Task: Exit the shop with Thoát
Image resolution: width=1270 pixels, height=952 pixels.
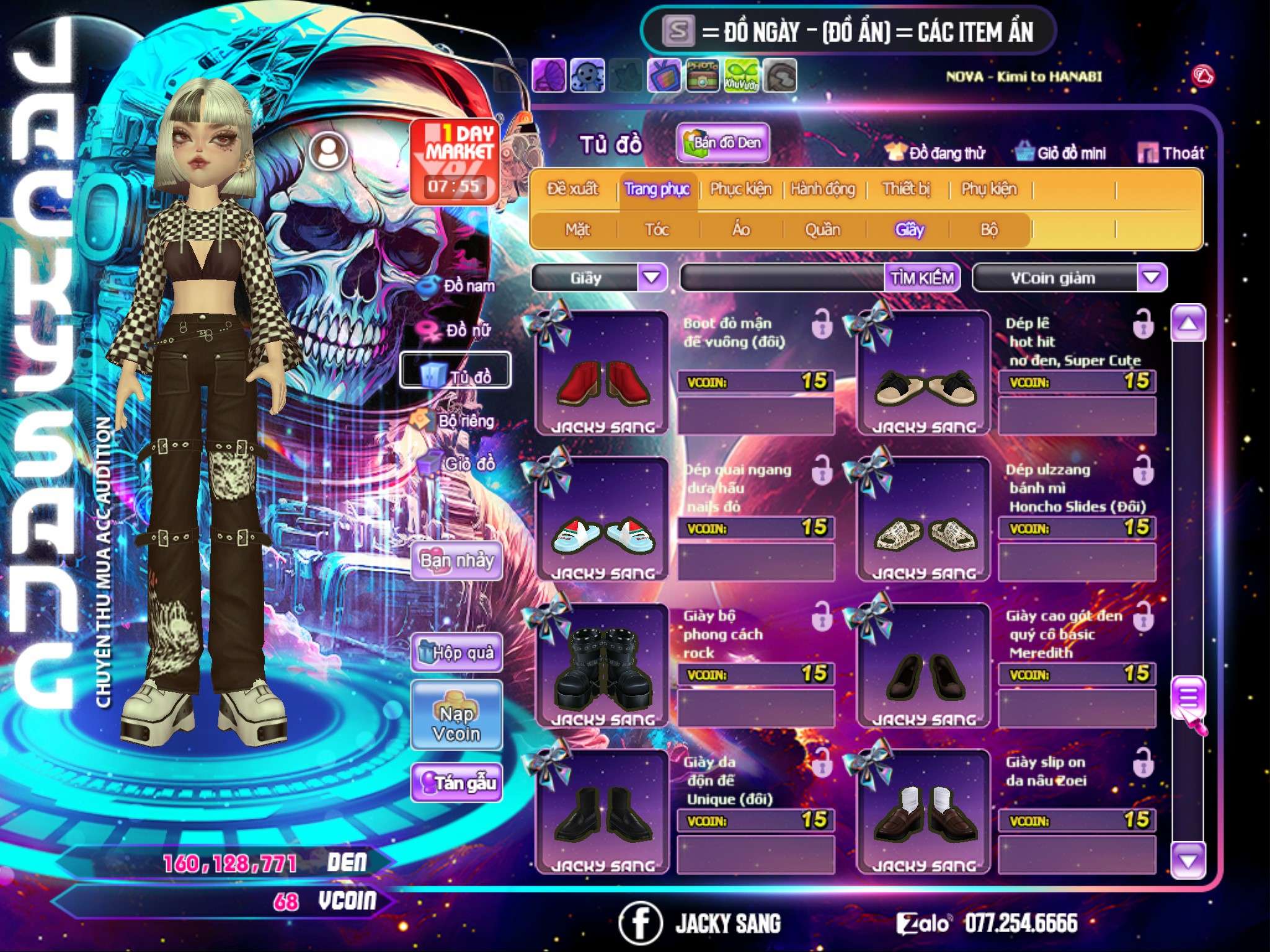Action: coord(1171,152)
